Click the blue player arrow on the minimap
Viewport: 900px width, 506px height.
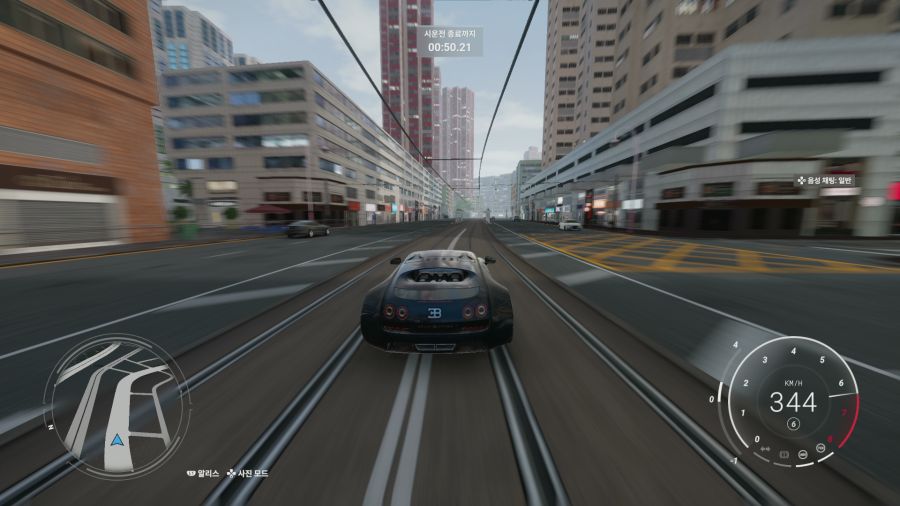pyautogui.click(x=119, y=438)
